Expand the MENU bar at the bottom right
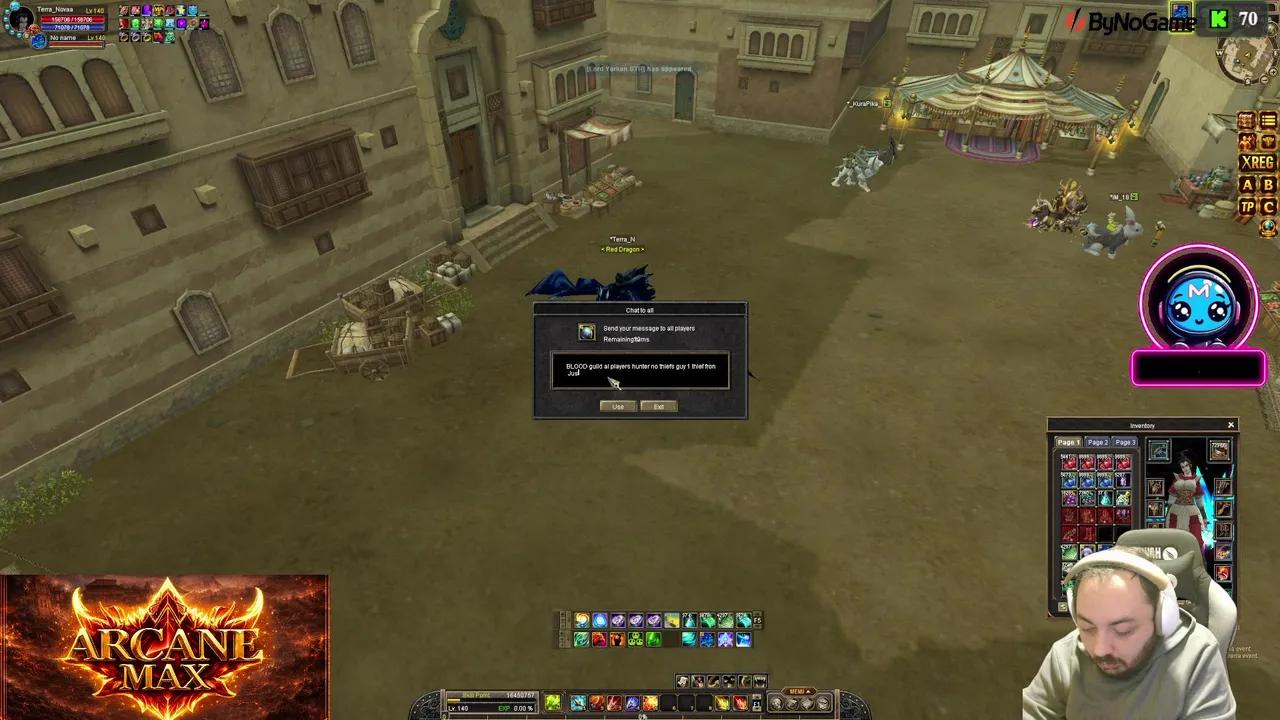The height and width of the screenshot is (720, 1280). click(797, 690)
